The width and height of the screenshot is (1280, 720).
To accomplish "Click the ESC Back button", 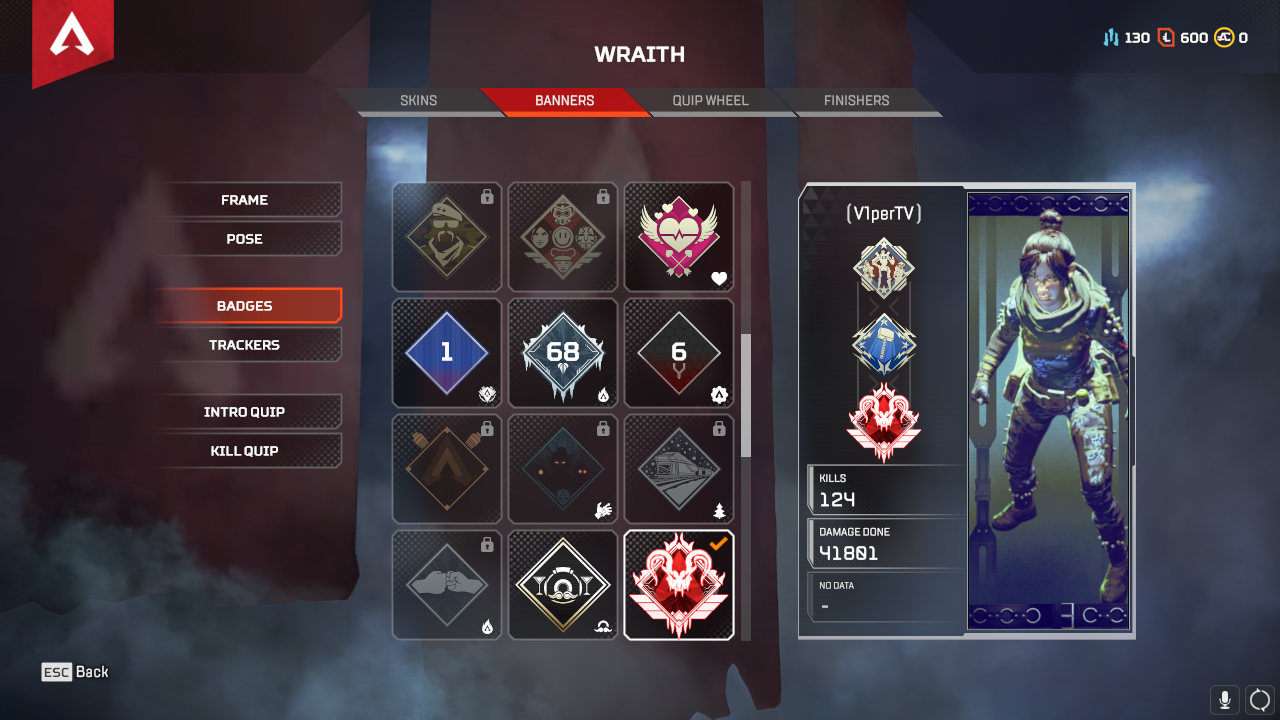I will [75, 672].
